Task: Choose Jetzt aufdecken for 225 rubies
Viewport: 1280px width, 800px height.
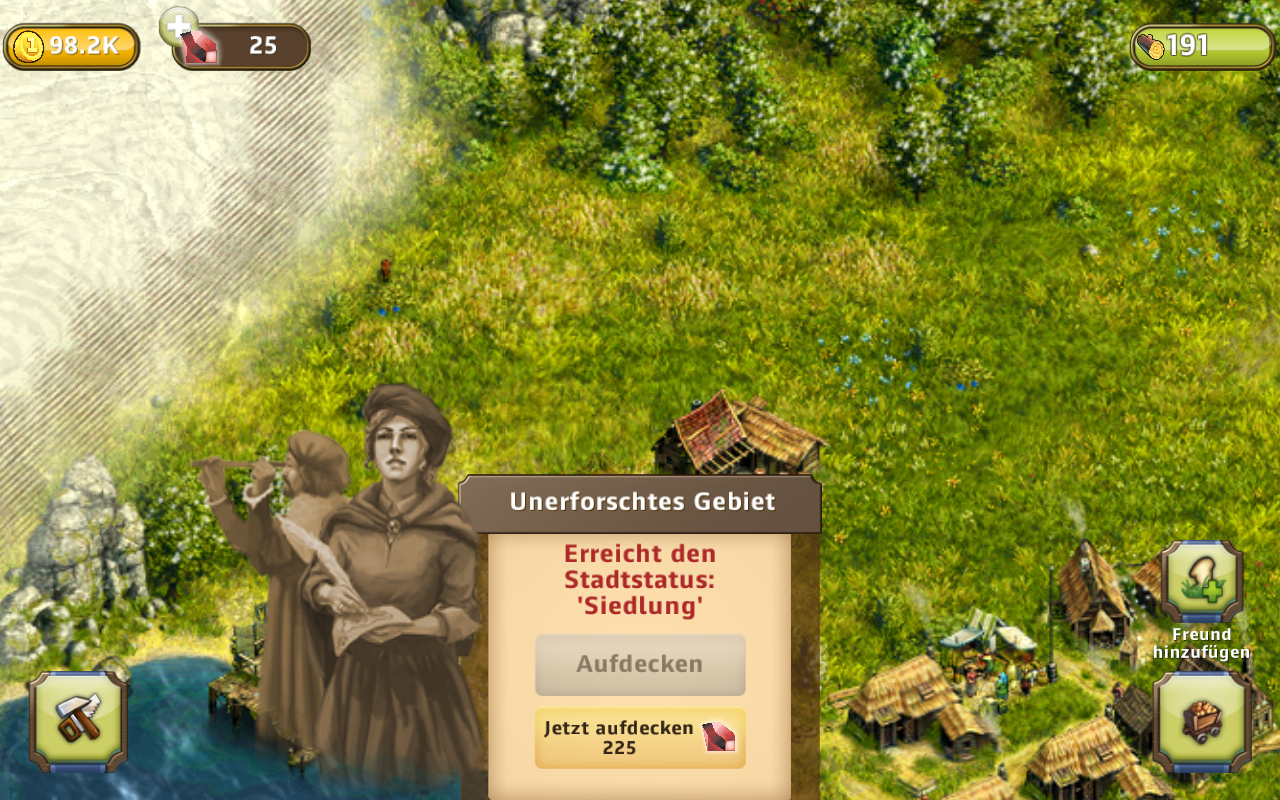Action: coord(640,738)
